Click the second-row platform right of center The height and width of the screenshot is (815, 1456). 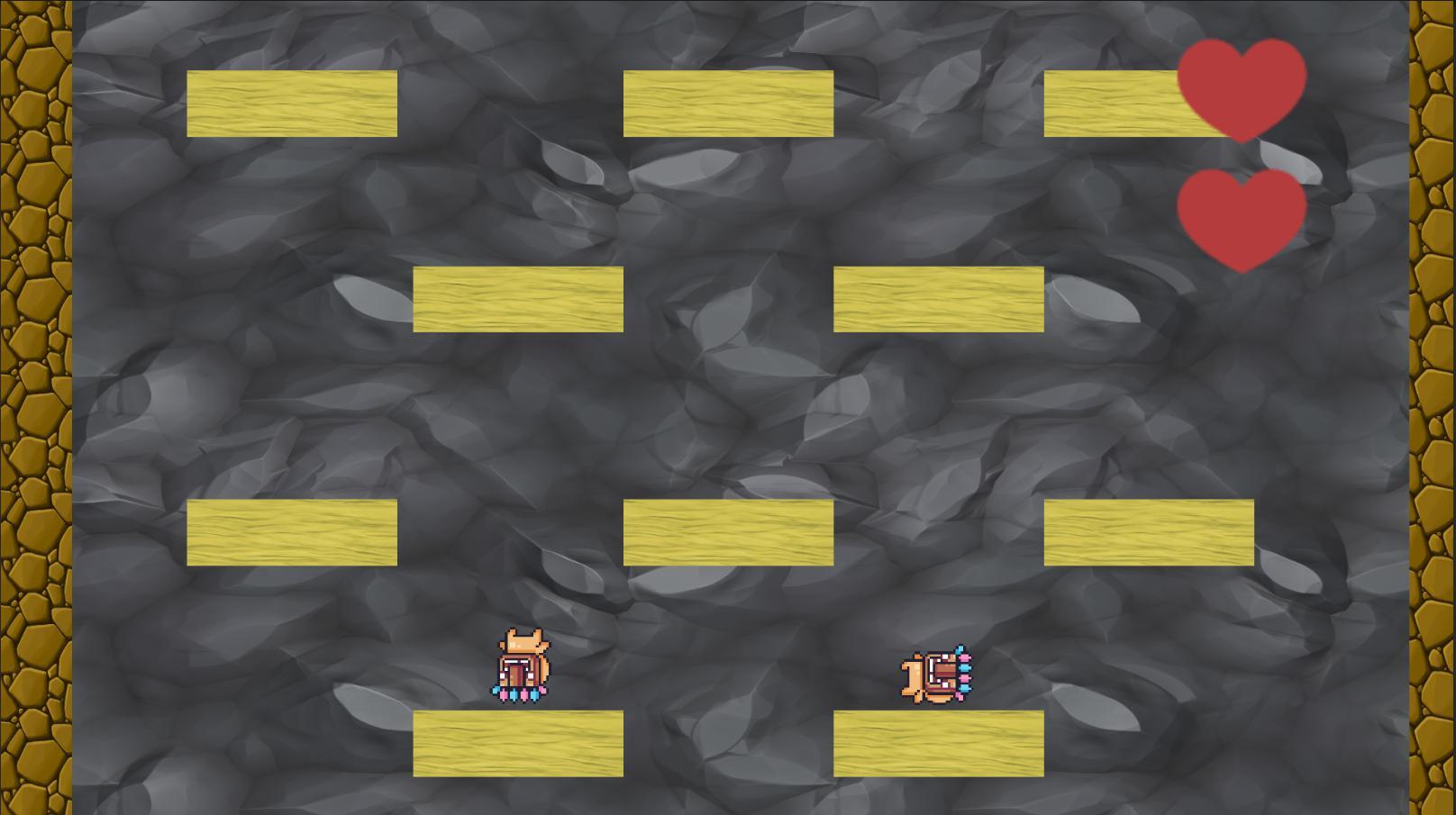click(x=937, y=299)
